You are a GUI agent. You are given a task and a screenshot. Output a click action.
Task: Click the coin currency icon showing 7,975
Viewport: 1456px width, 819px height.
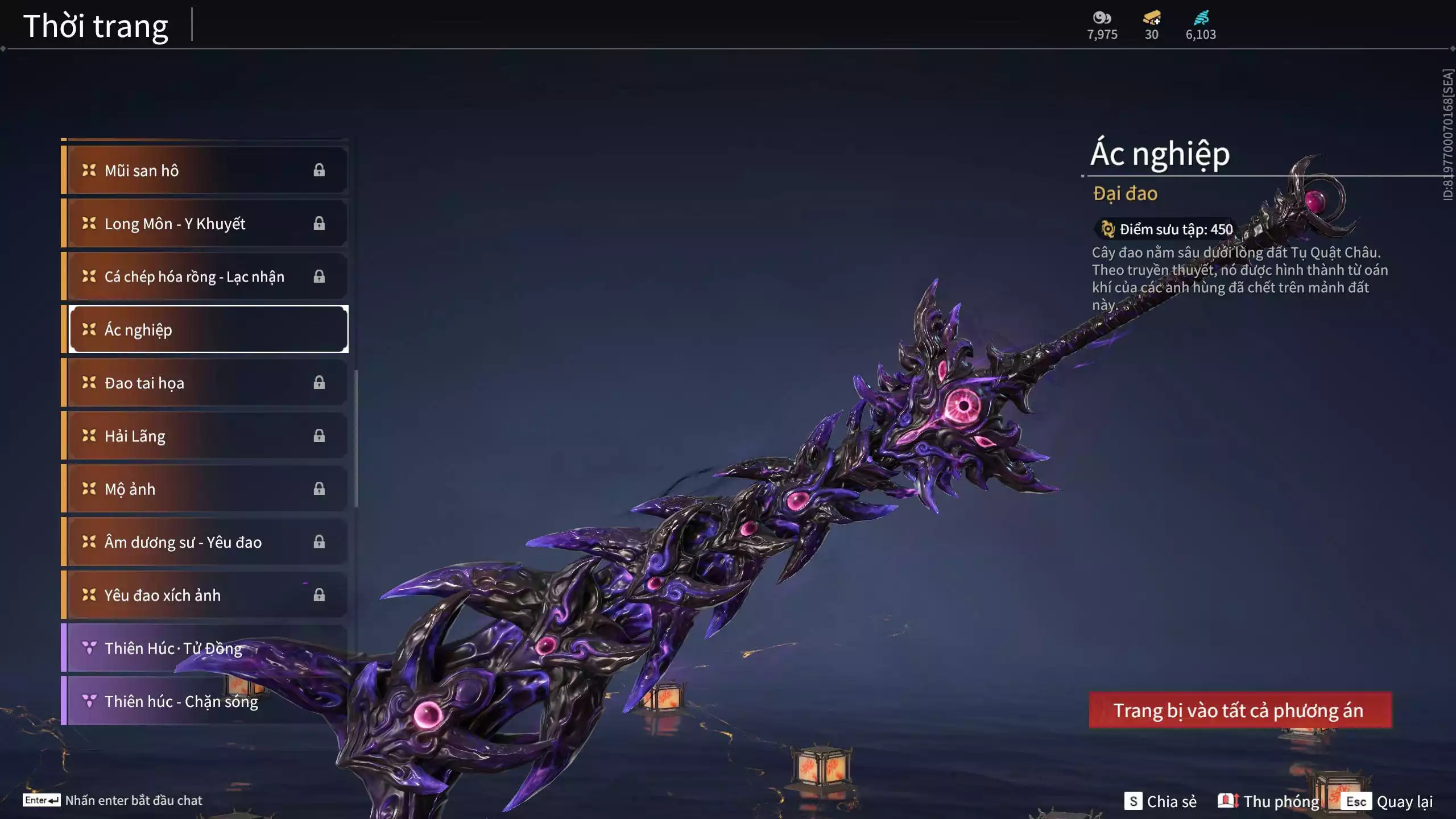[1101, 17]
